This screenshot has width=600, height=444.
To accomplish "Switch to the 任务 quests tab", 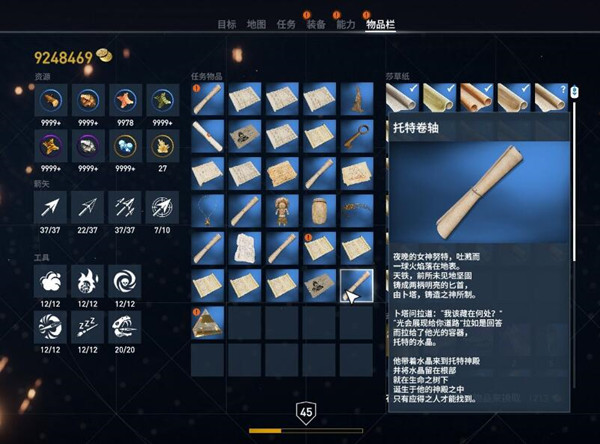I will (x=286, y=24).
